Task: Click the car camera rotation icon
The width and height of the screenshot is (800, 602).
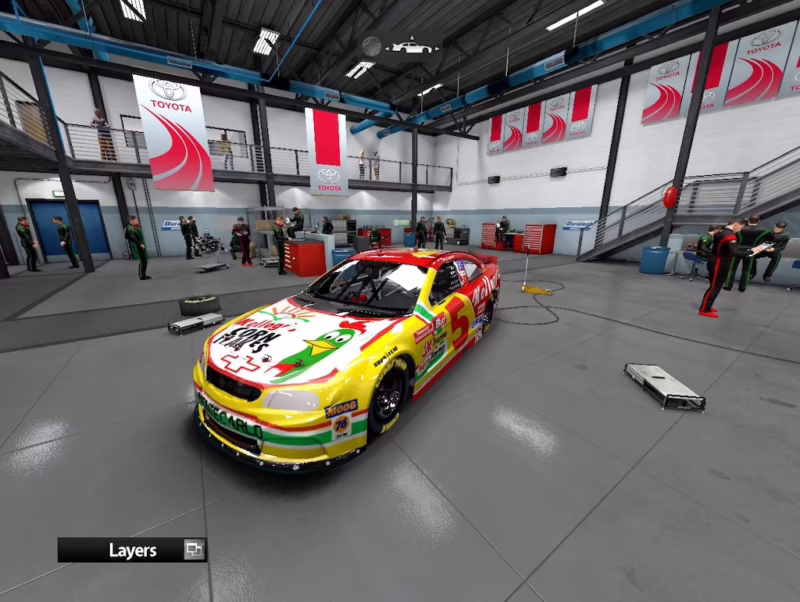Action: (x=412, y=46)
